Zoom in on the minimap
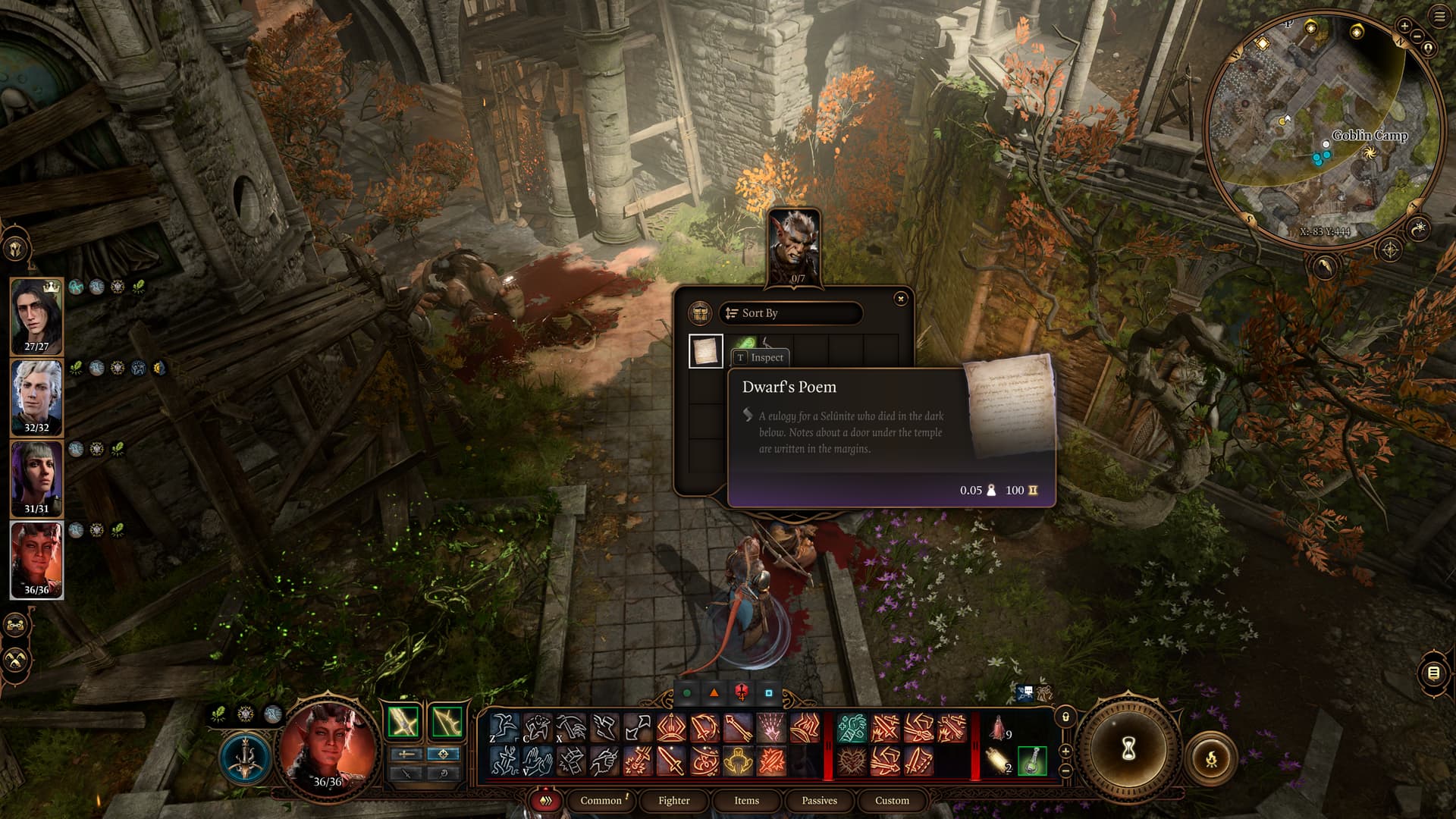Viewport: 1456px width, 819px height. (x=1404, y=26)
